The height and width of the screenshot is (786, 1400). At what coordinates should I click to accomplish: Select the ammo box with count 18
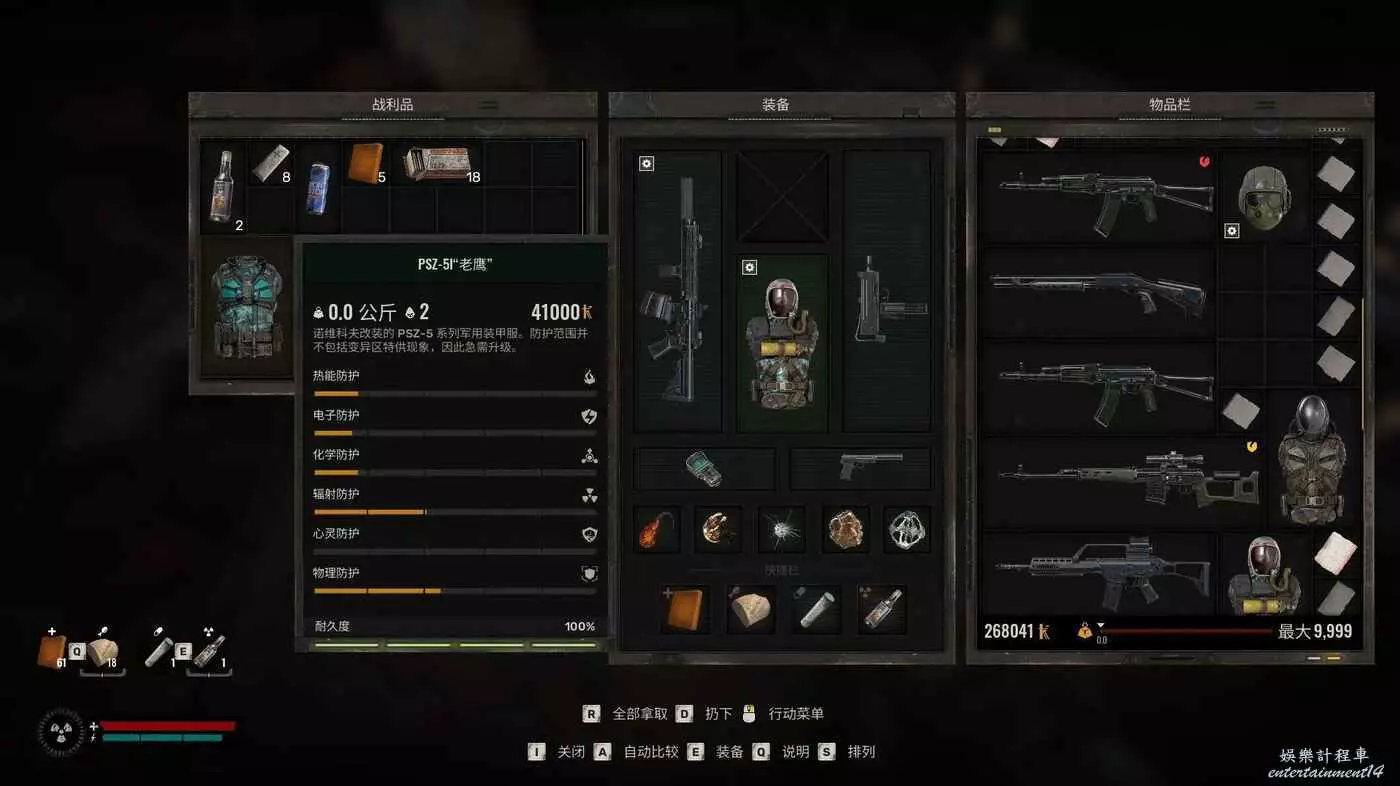click(x=438, y=163)
